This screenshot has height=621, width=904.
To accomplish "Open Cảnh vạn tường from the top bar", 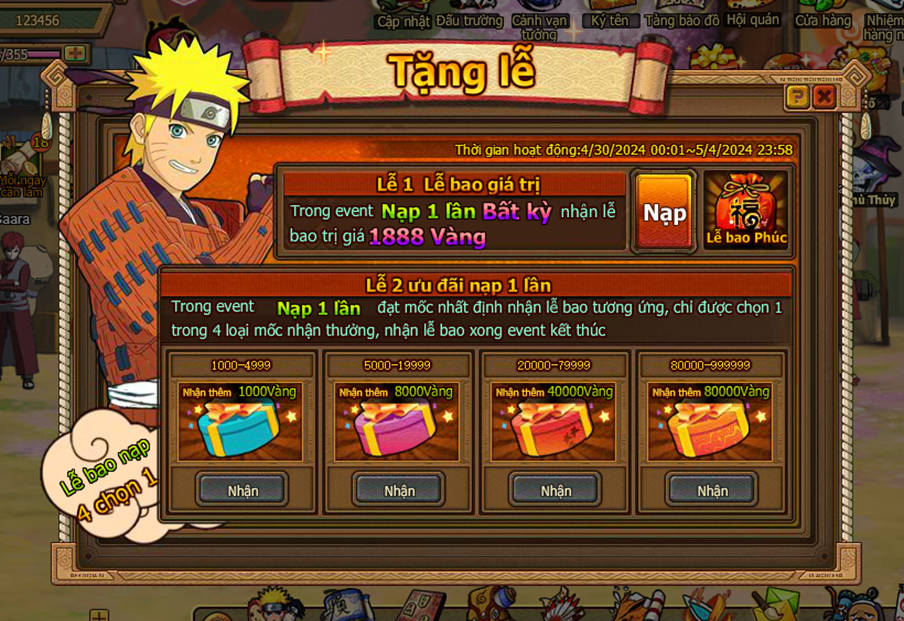I will pos(539,22).
